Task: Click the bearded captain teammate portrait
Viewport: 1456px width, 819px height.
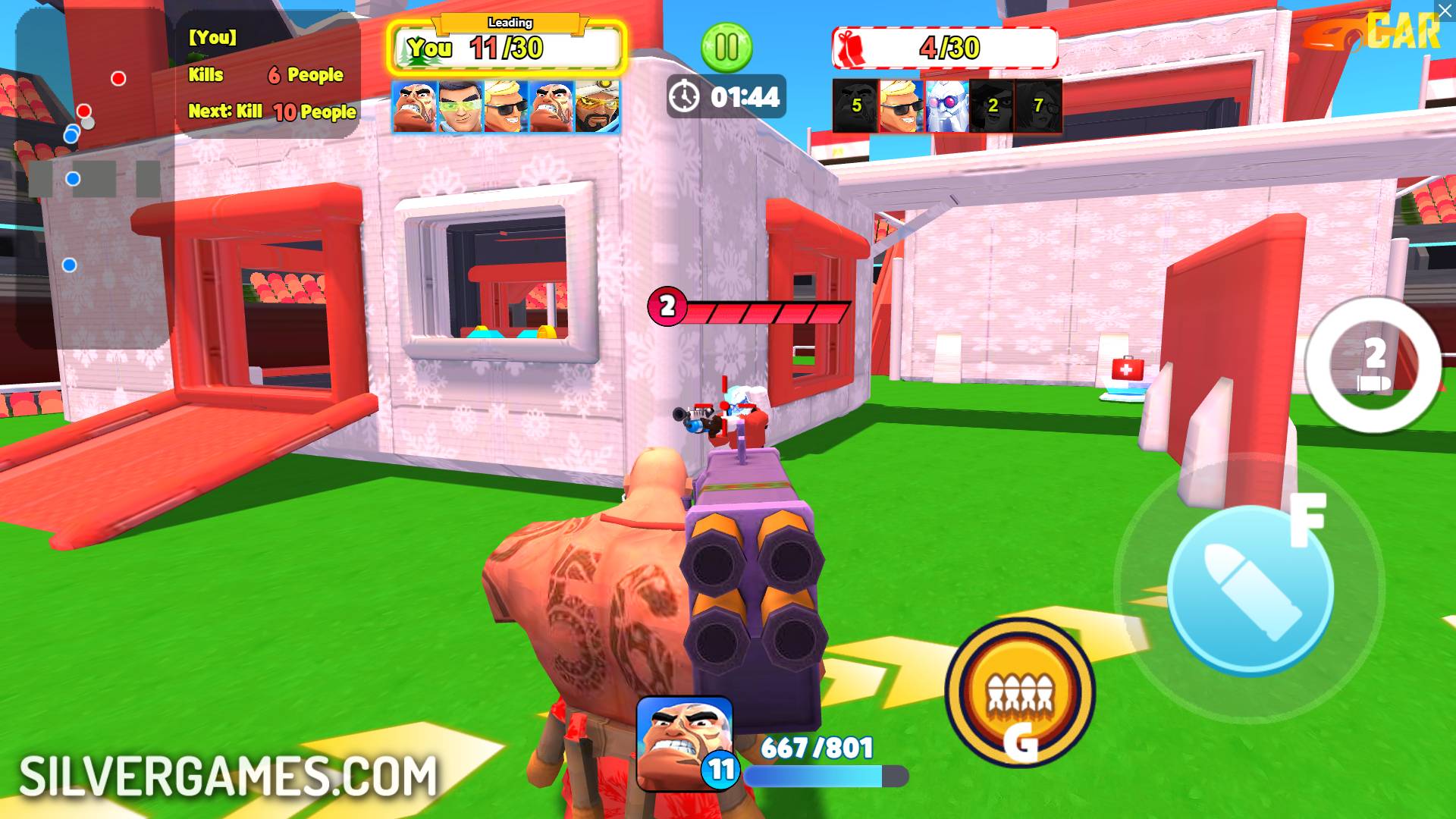Action: pyautogui.click(x=598, y=106)
